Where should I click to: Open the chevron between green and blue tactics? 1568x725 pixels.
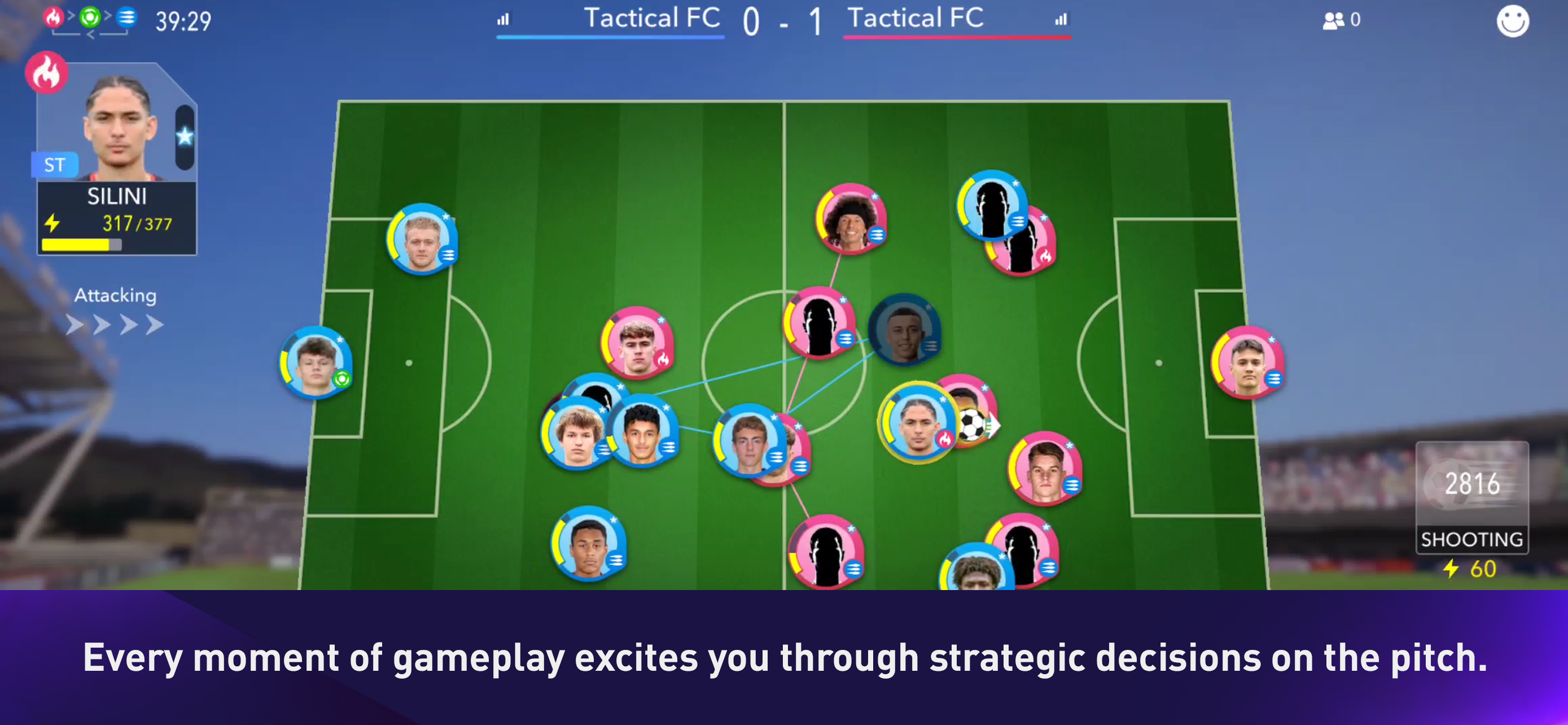coord(108,15)
